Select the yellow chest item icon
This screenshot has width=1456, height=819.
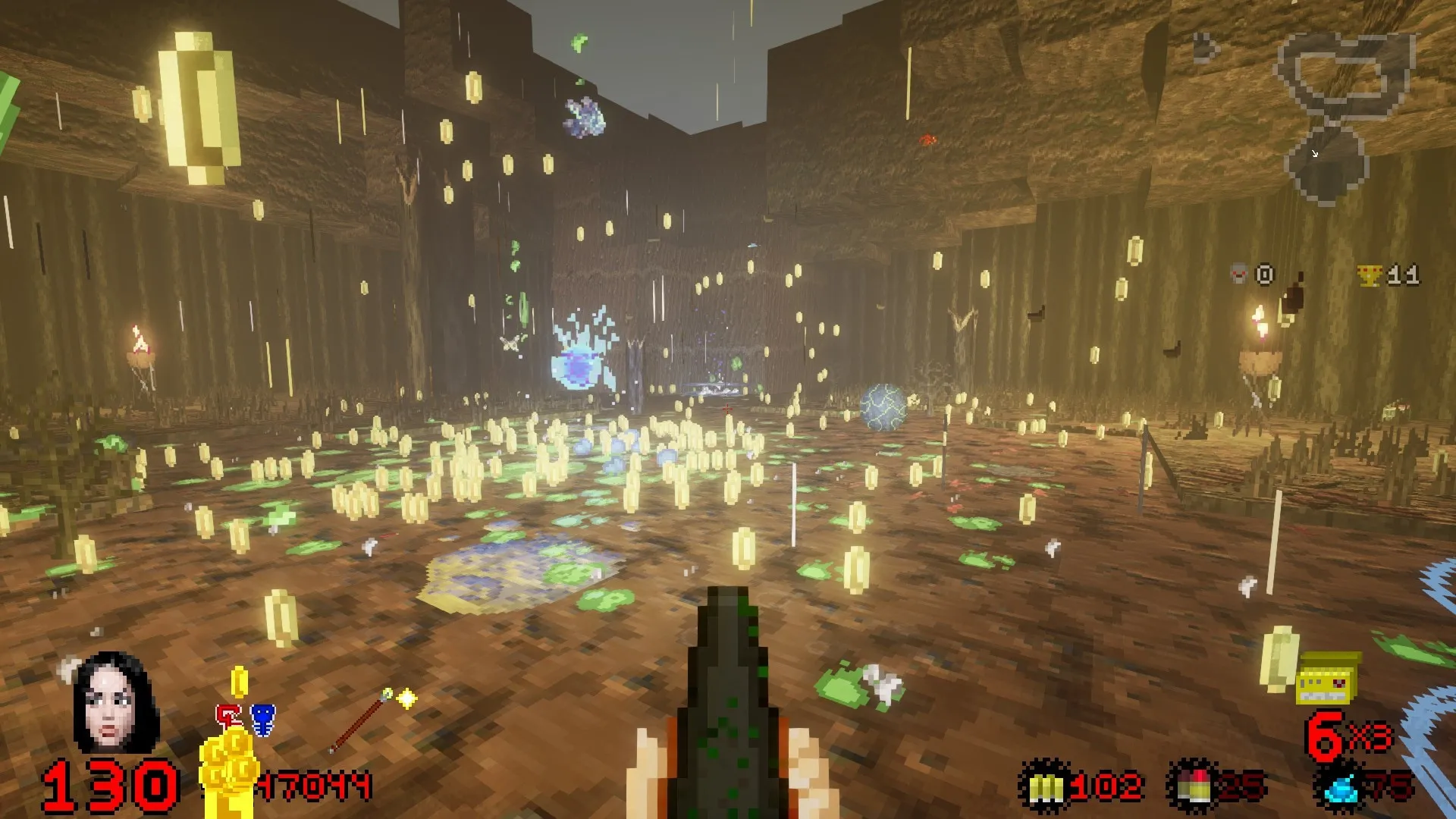[1325, 679]
